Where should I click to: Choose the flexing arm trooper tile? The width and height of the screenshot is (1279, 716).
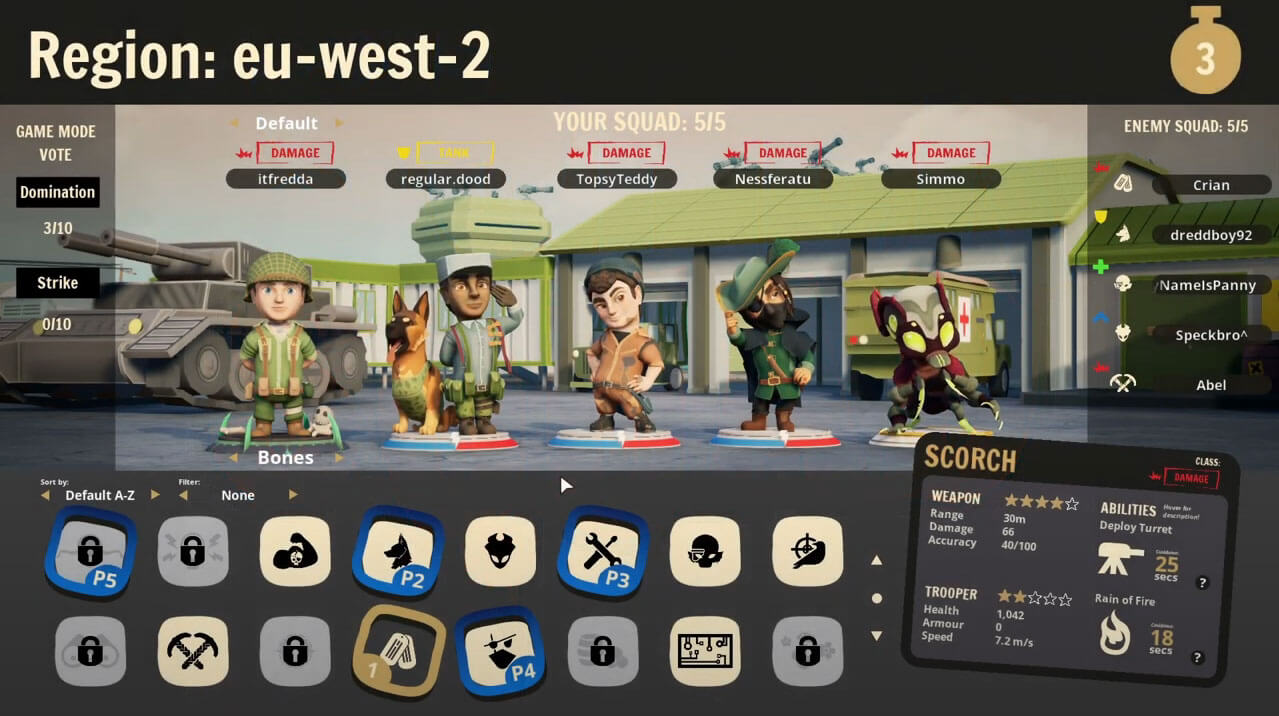tap(295, 551)
